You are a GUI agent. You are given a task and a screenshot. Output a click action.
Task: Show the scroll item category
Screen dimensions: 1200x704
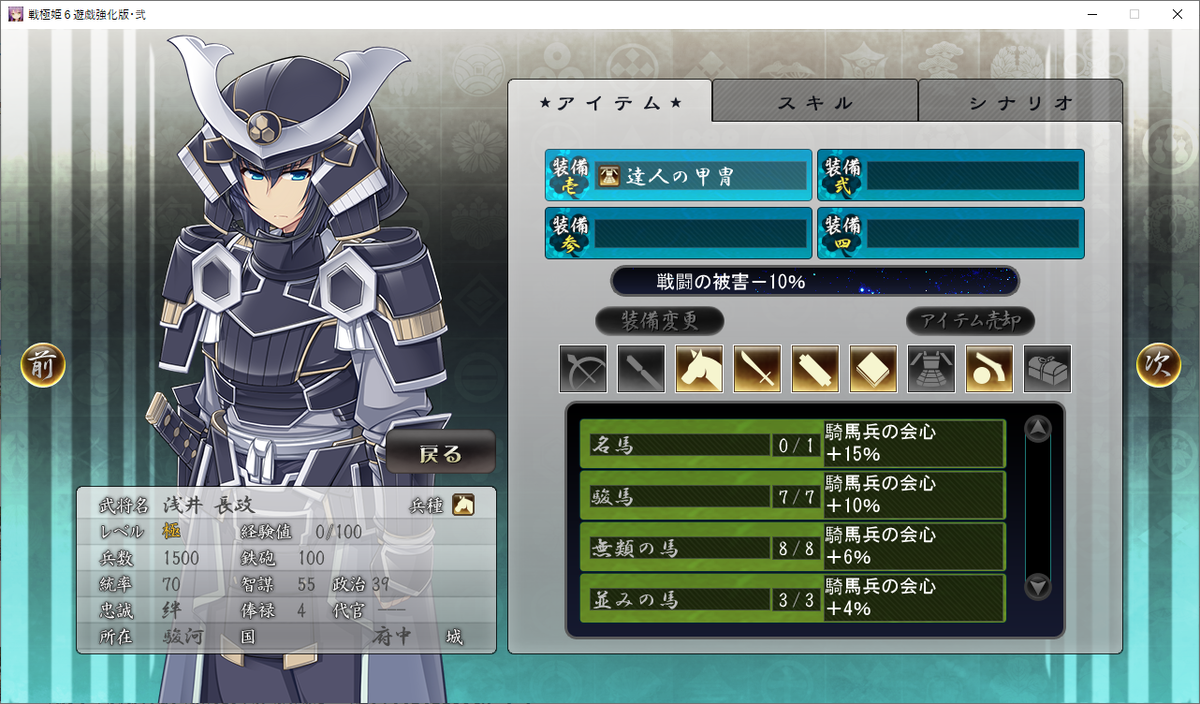[x=815, y=369]
